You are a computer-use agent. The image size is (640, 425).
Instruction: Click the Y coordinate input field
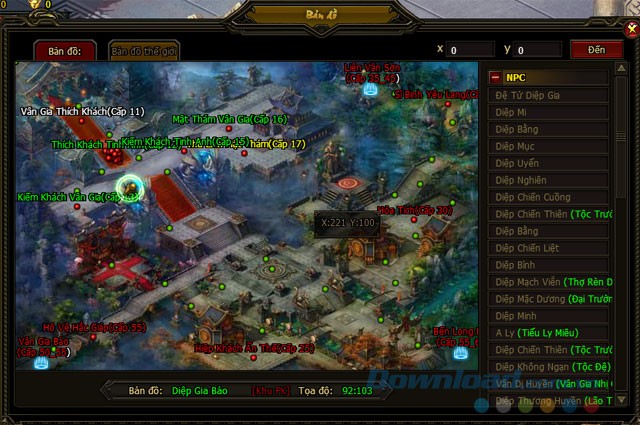(538, 49)
